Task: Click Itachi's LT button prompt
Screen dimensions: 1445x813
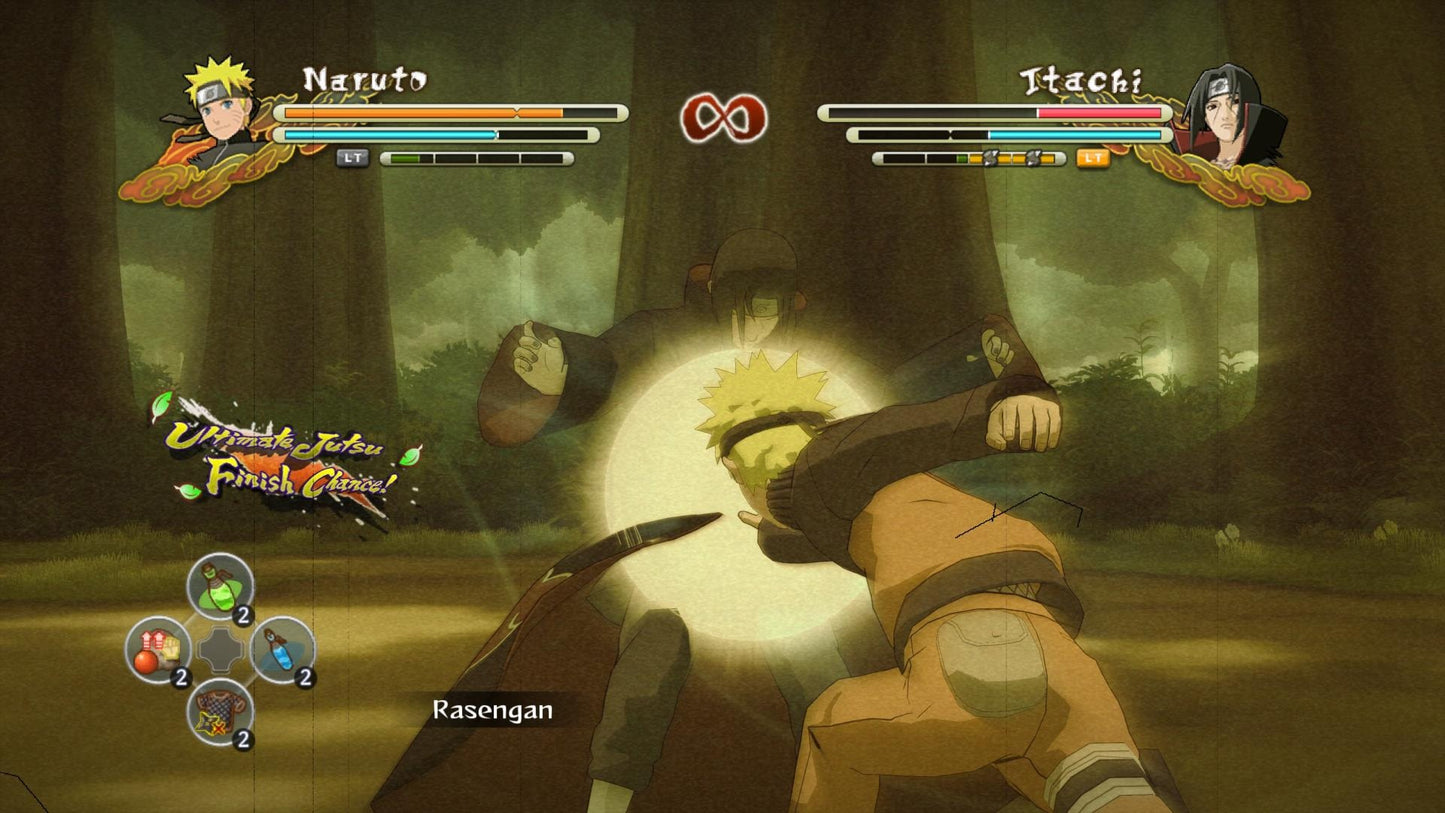Action: 1093,158
